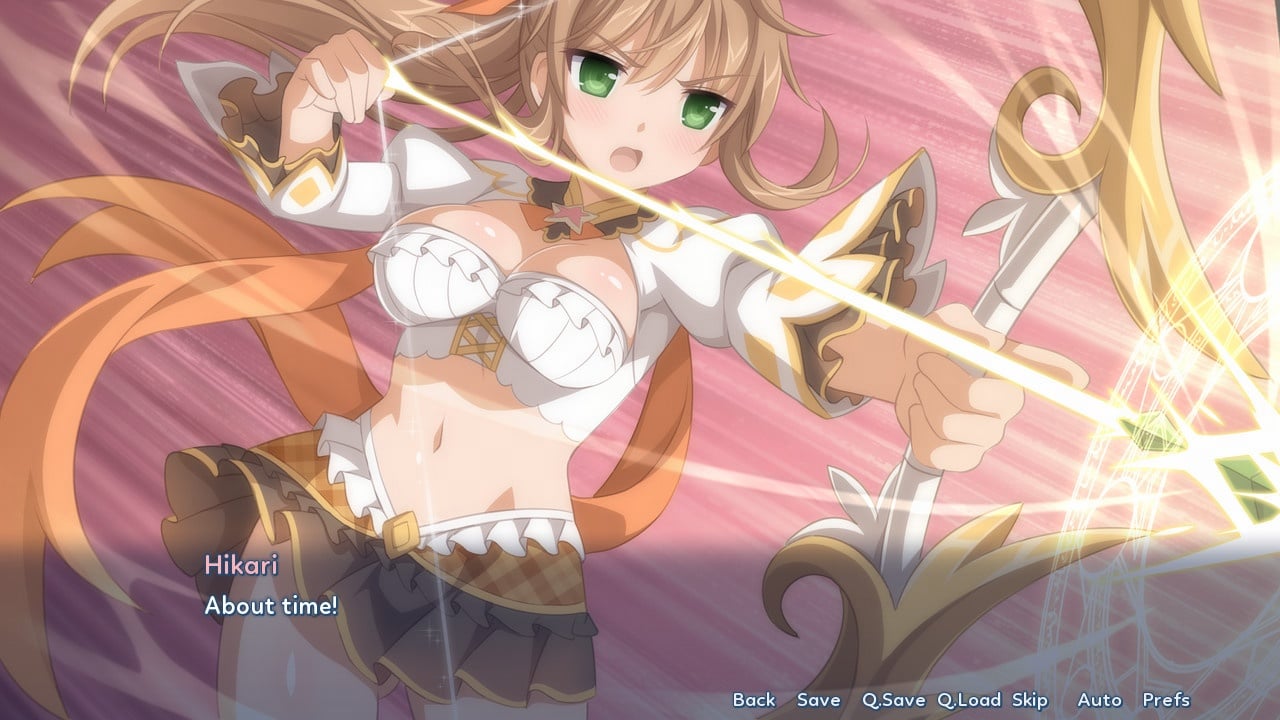Viewport: 1280px width, 720px height.
Task: Activate Skip to fast-forward dialogue
Action: [1029, 700]
